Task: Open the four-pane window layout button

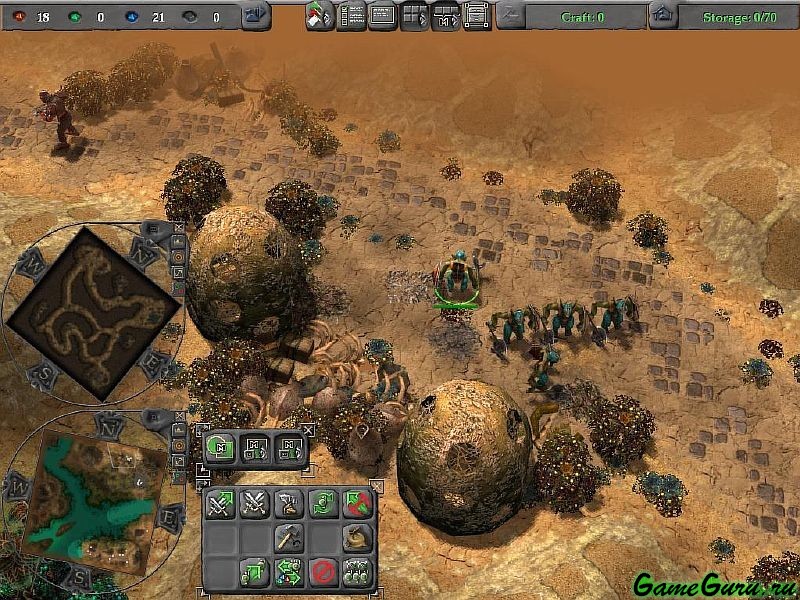Action: coord(414,16)
